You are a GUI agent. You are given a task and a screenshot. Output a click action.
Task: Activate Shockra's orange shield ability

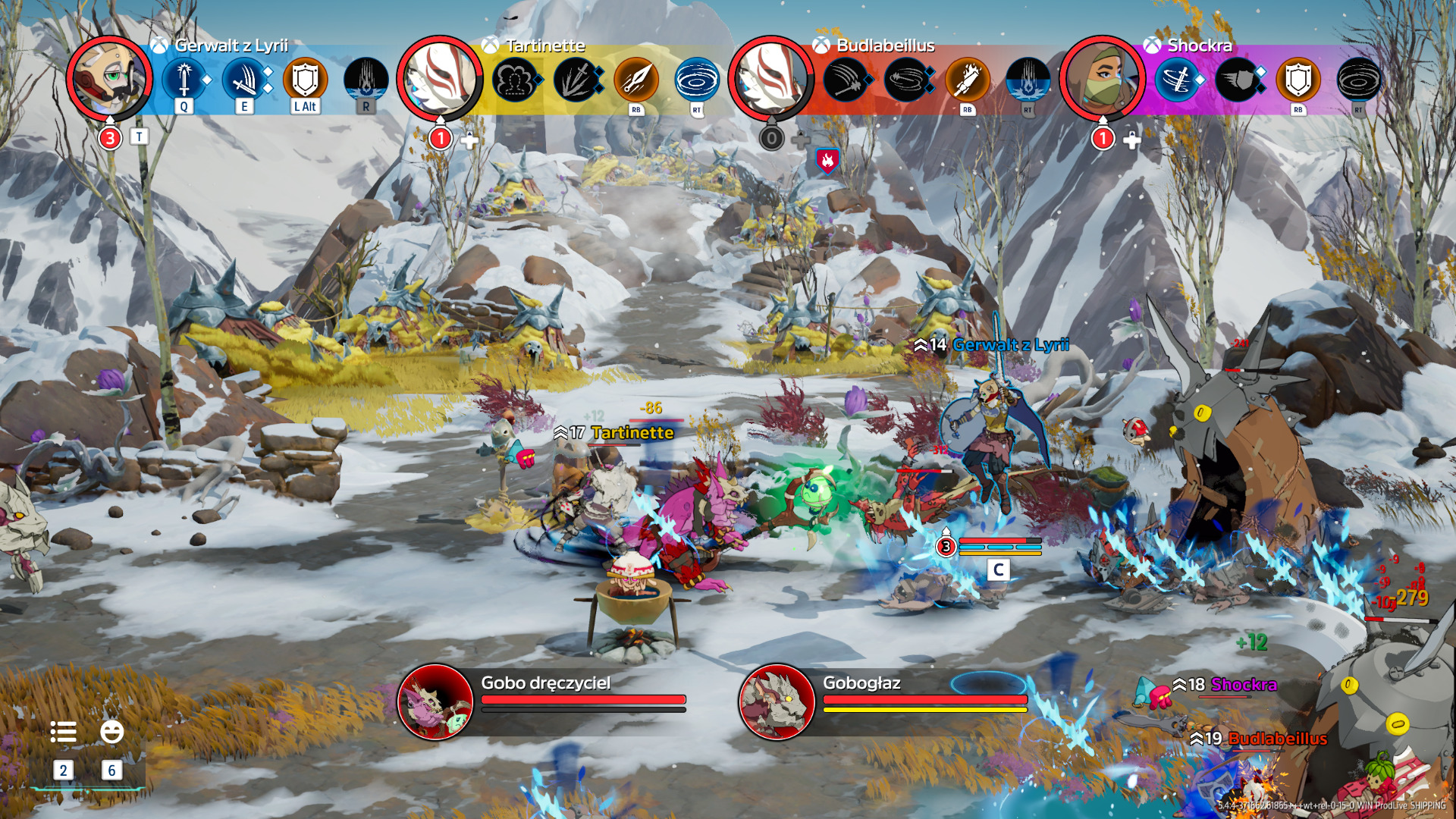point(1298,79)
